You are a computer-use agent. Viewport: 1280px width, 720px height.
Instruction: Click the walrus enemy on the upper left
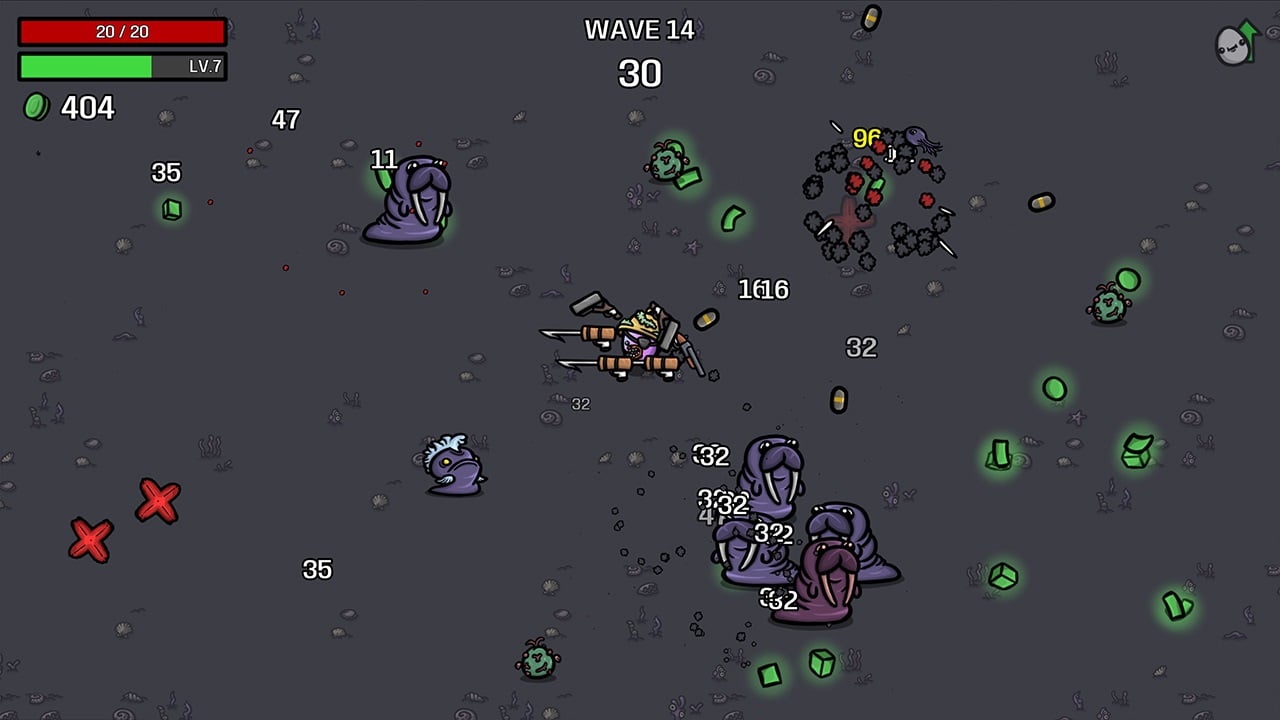click(x=408, y=200)
